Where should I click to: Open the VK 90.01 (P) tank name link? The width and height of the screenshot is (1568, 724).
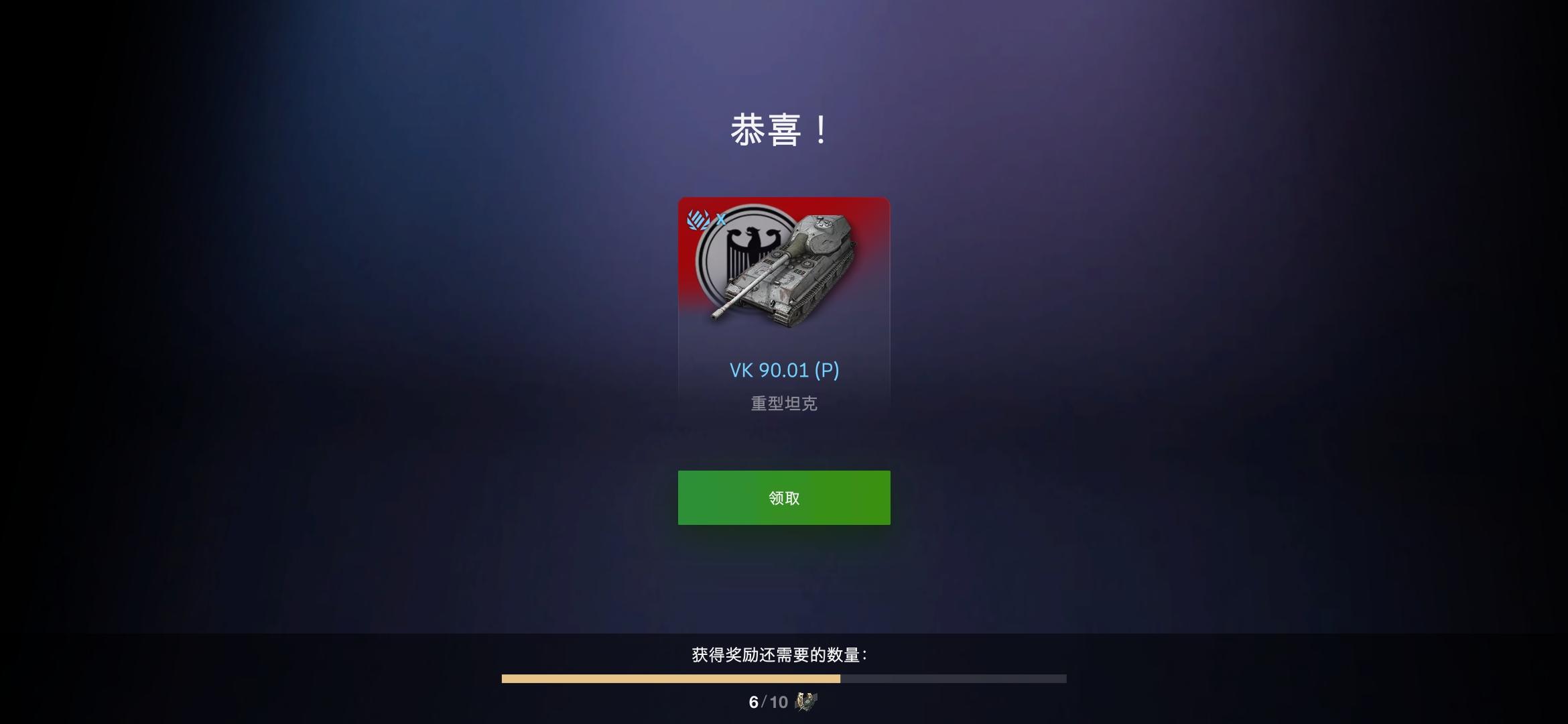click(783, 369)
